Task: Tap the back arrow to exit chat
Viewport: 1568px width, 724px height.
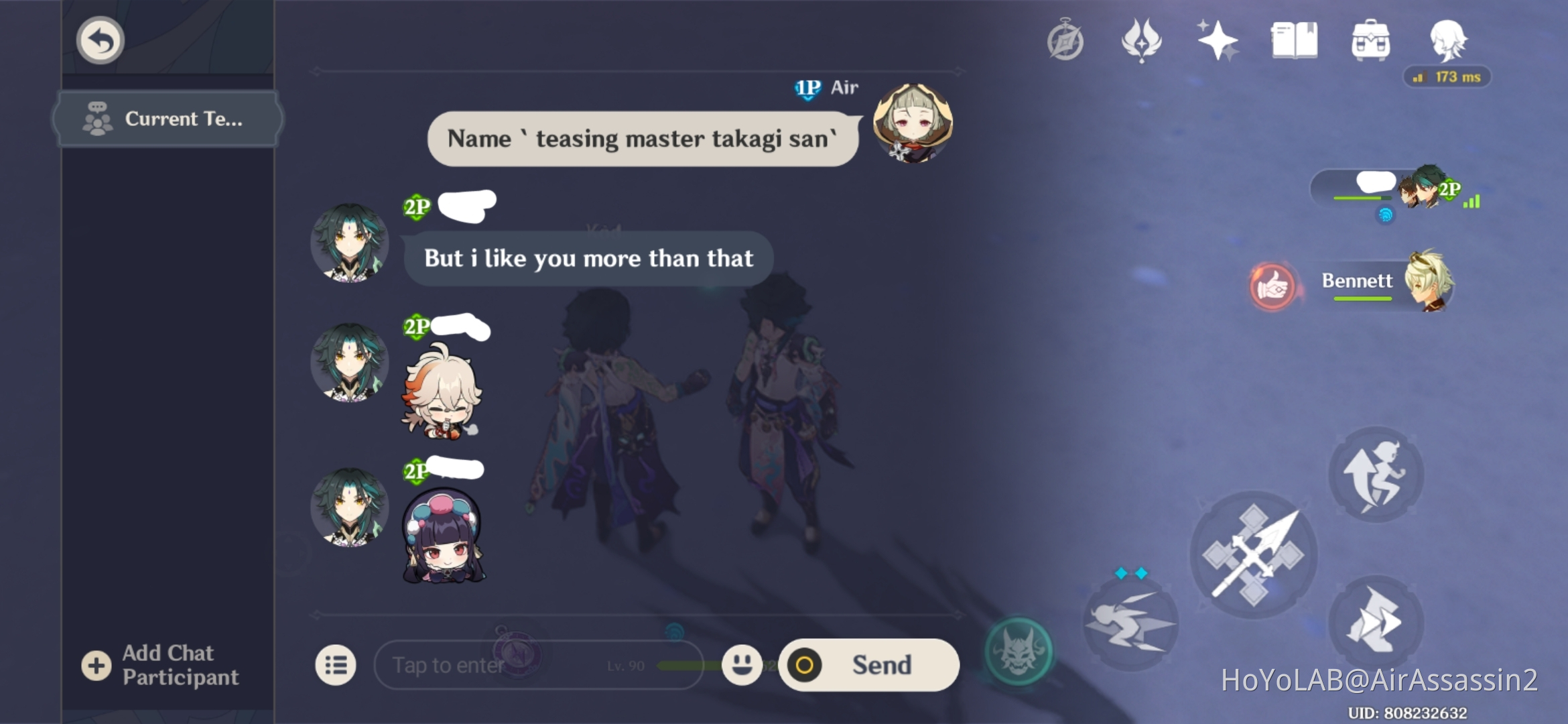Action: [x=99, y=40]
